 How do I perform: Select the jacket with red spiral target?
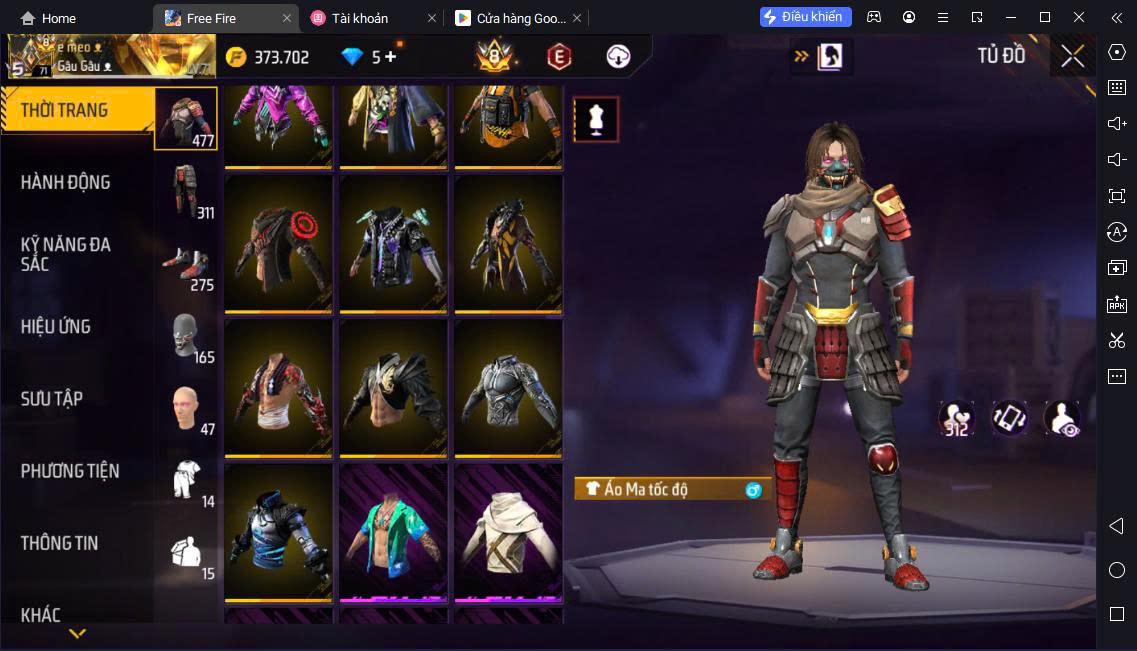pos(278,244)
